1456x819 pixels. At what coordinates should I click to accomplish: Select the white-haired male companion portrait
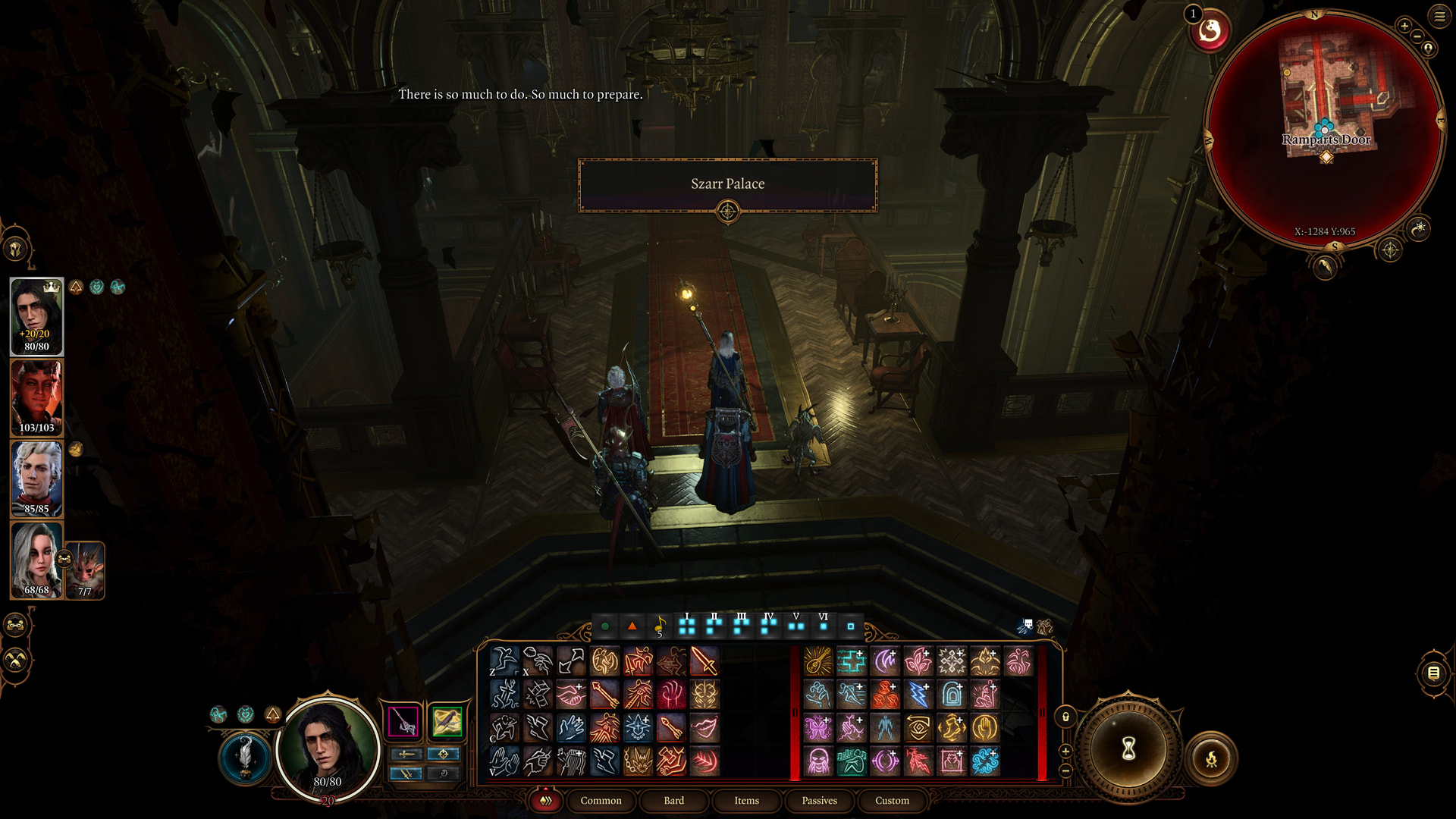36,479
